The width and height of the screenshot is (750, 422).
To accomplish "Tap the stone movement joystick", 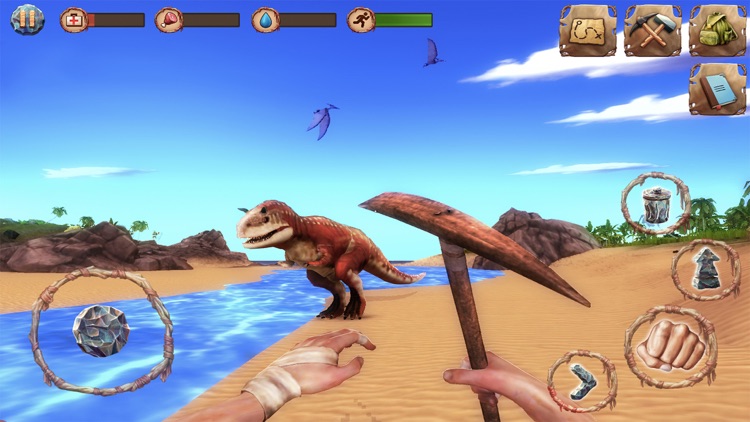I will pyautogui.click(x=101, y=330).
